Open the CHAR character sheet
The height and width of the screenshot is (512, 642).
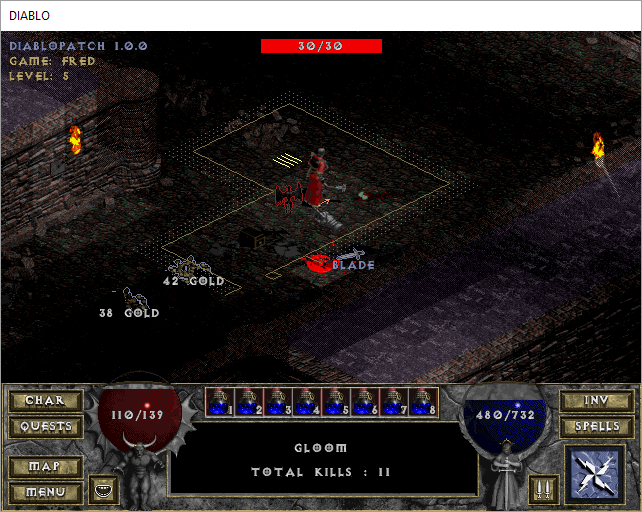coord(44,401)
